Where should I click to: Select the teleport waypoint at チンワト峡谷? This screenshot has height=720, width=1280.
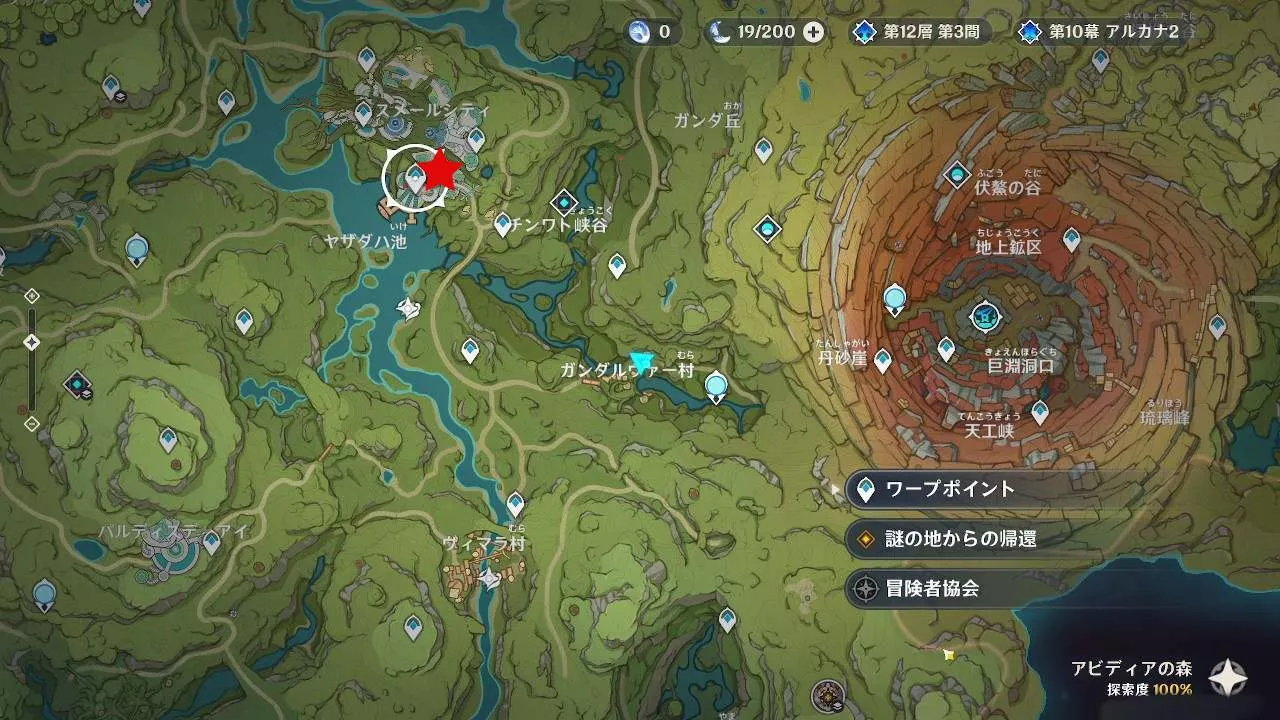click(x=503, y=223)
